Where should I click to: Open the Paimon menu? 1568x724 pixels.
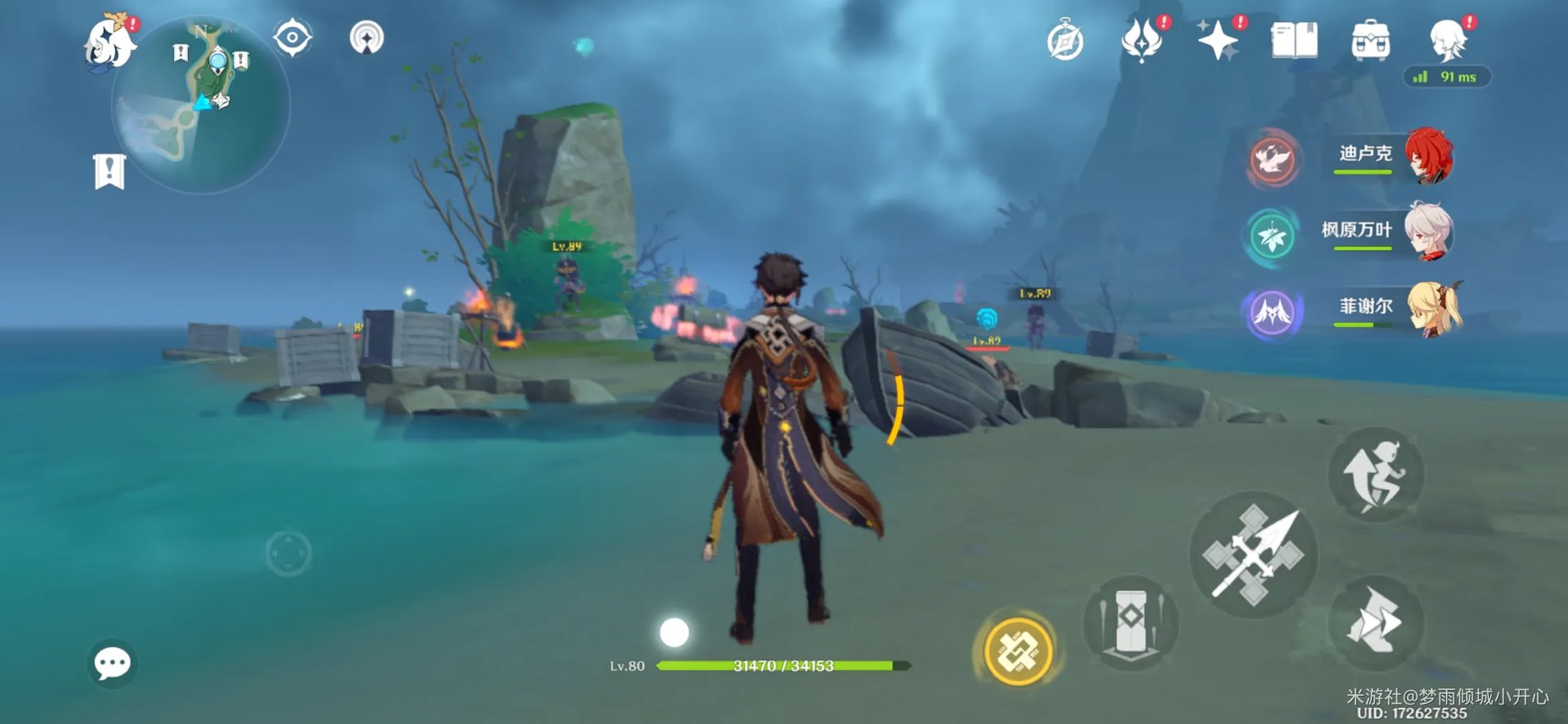click(110, 42)
